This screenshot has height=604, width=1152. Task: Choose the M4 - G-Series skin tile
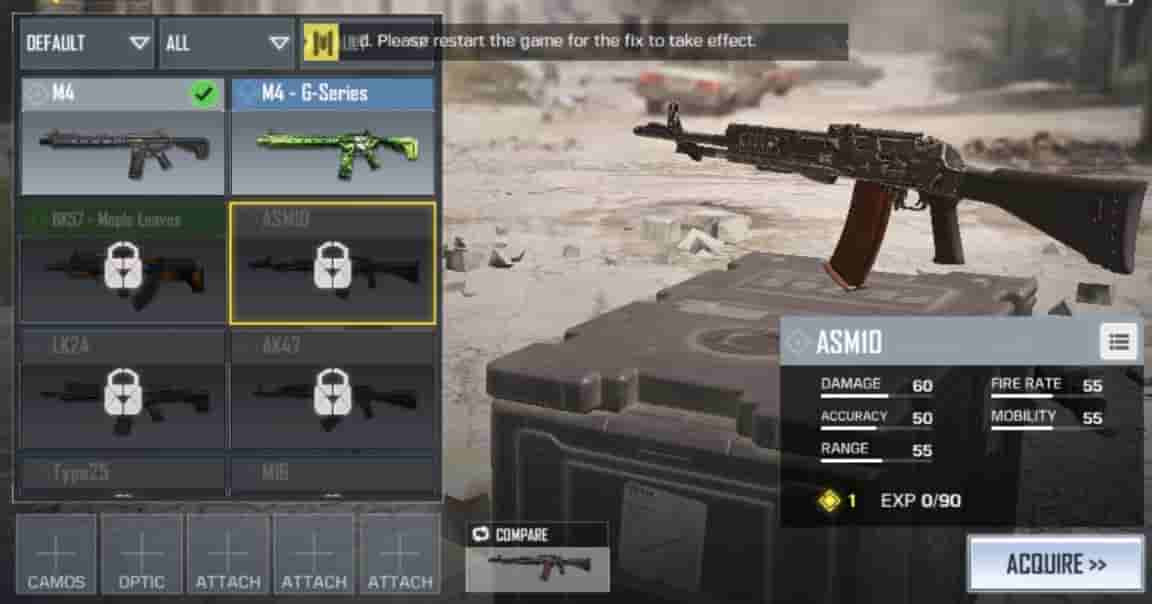tap(333, 137)
